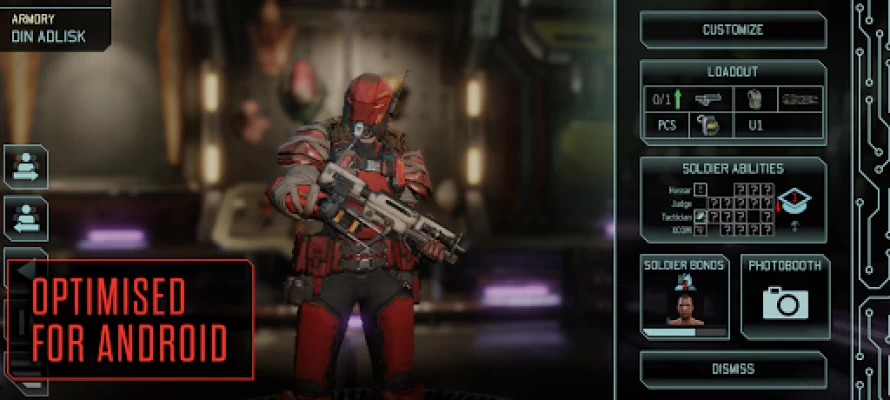The height and width of the screenshot is (400, 890).
Task: Switch to the previous soldier
Action: pos(26,217)
